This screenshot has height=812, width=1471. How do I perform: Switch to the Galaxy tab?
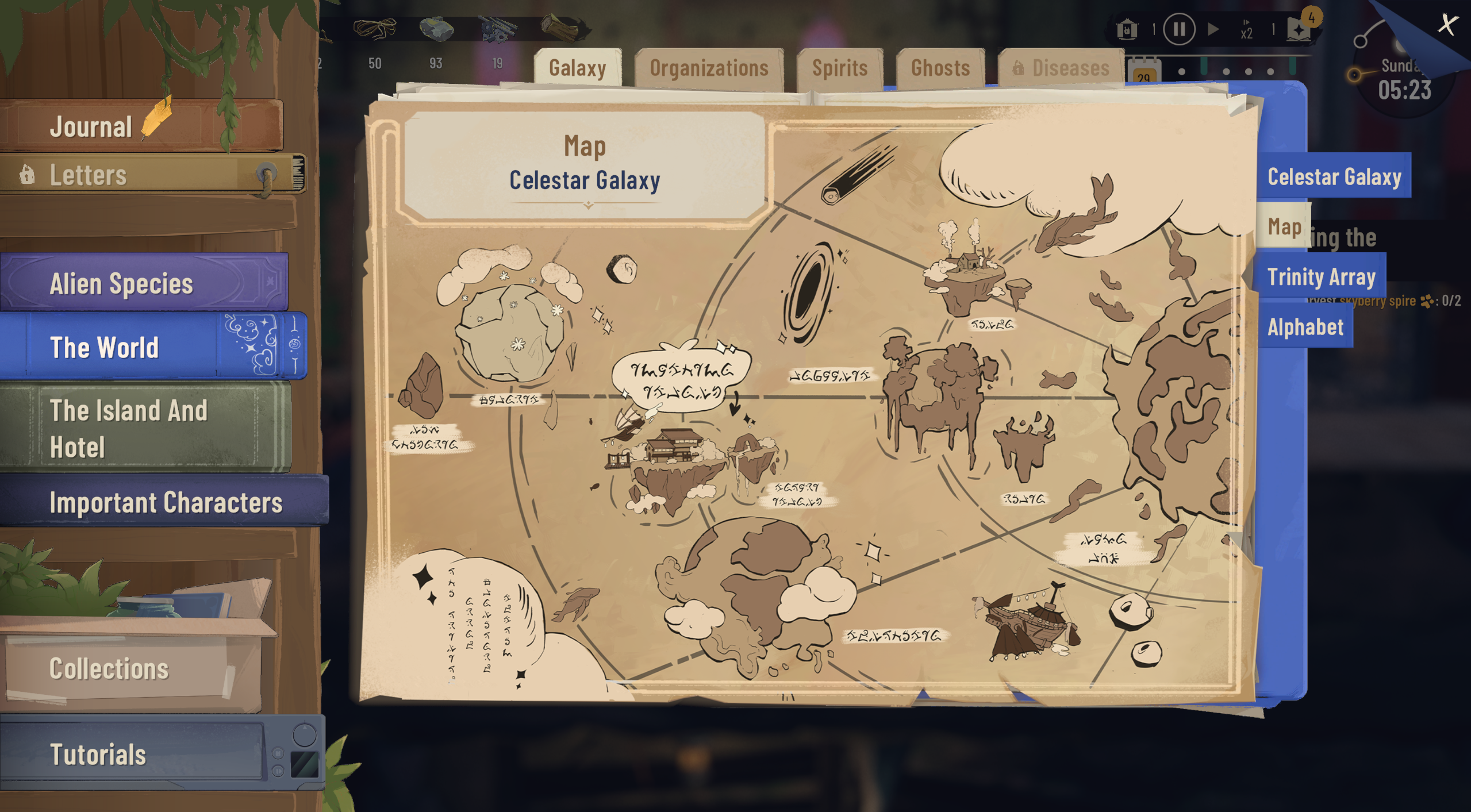coord(577,68)
